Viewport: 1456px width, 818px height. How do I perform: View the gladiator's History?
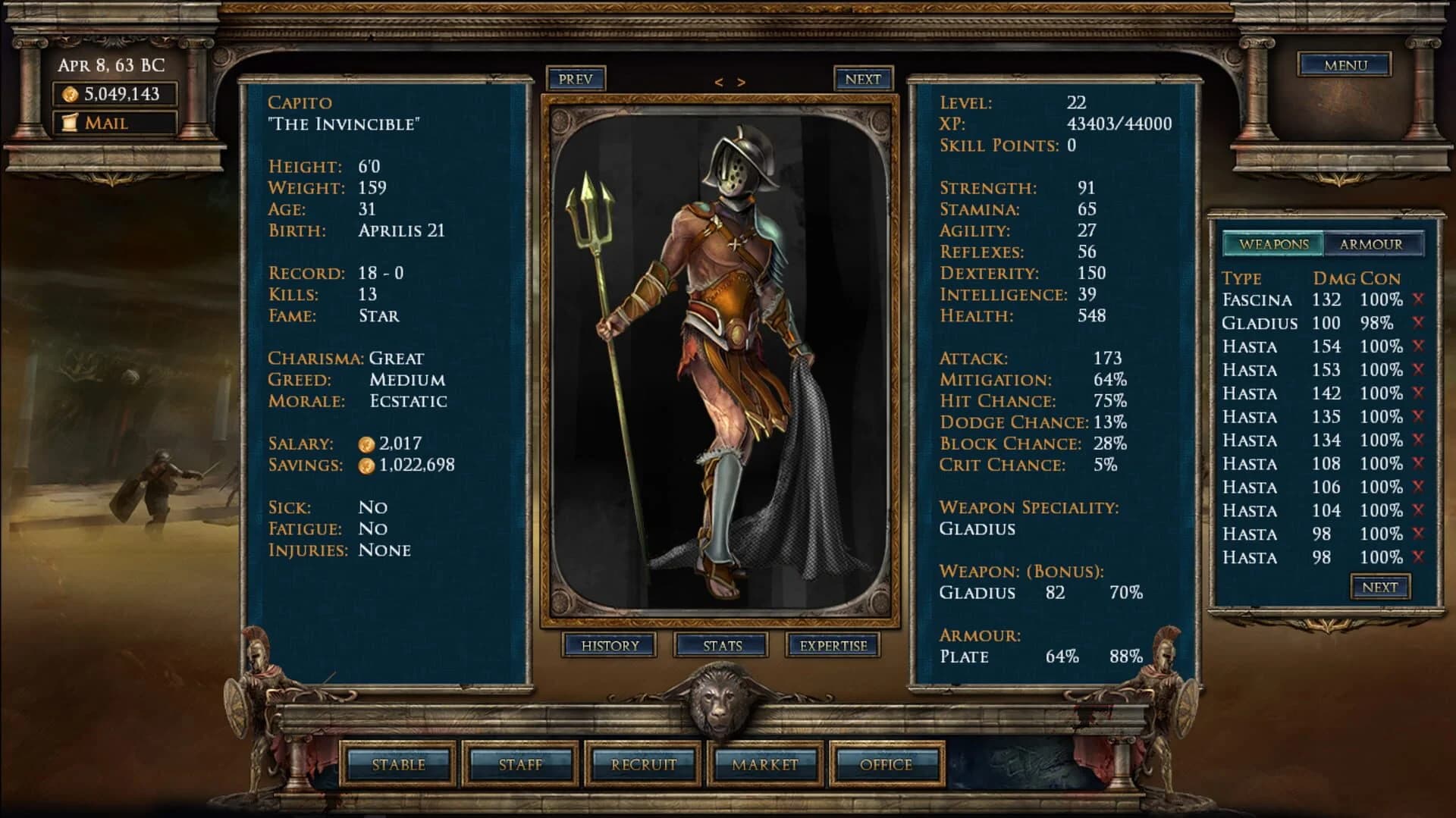pos(611,645)
